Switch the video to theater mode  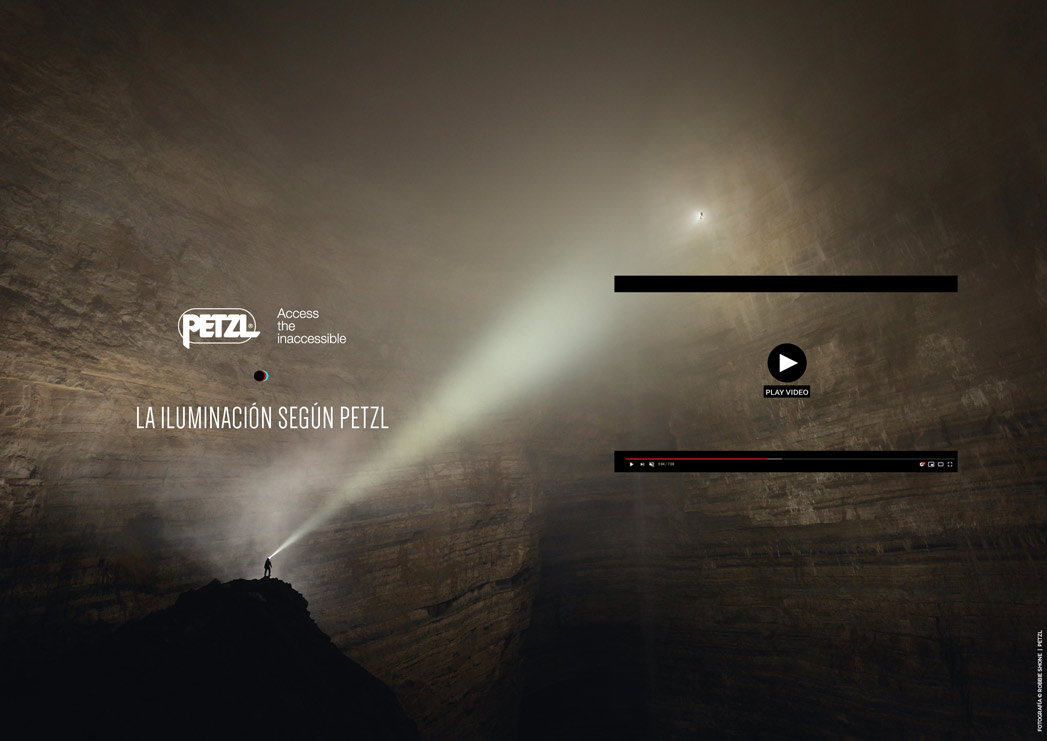[940, 464]
